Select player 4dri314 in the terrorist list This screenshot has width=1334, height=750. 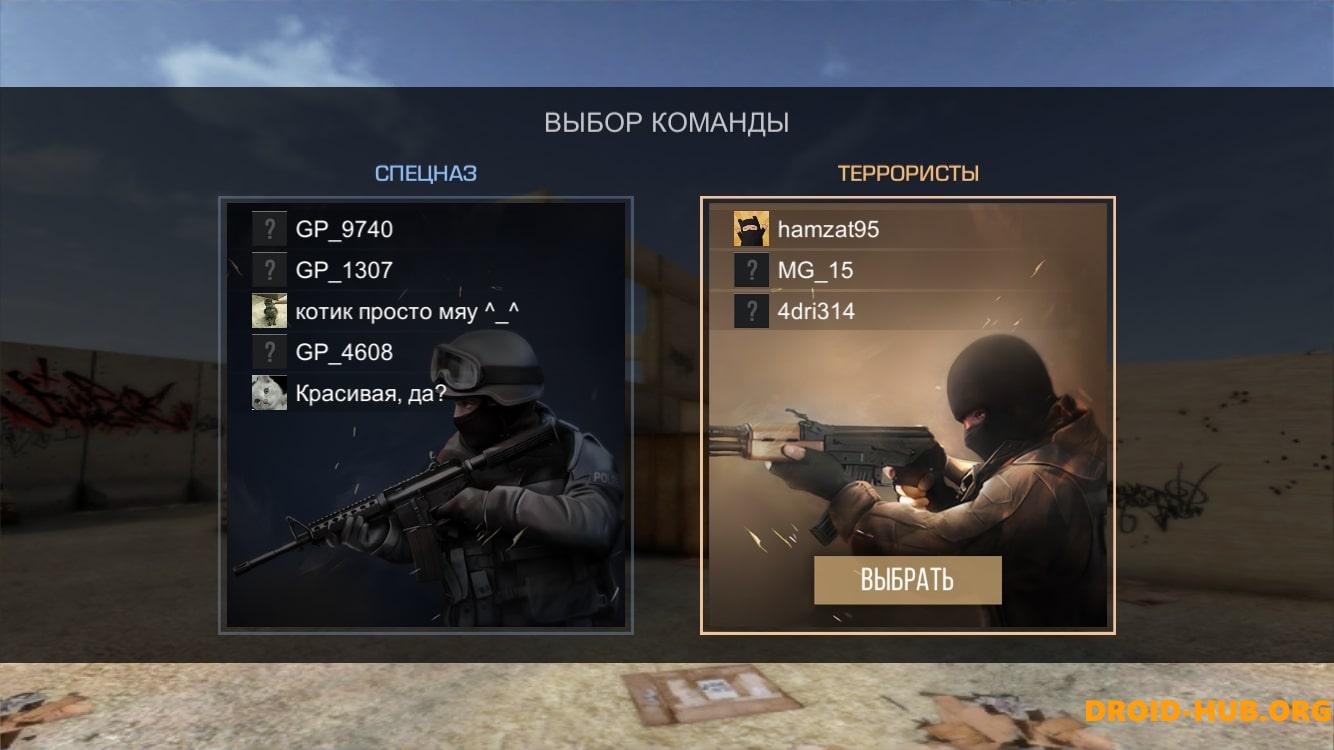pos(818,311)
